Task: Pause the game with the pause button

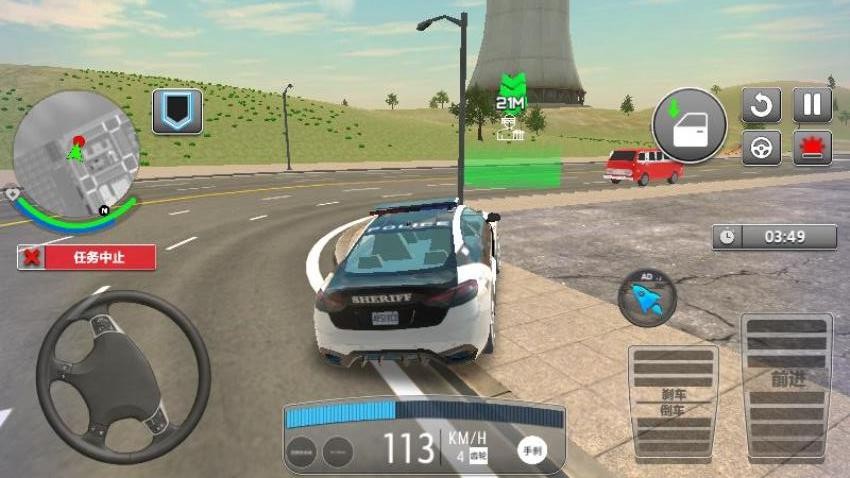Action: tap(812, 105)
